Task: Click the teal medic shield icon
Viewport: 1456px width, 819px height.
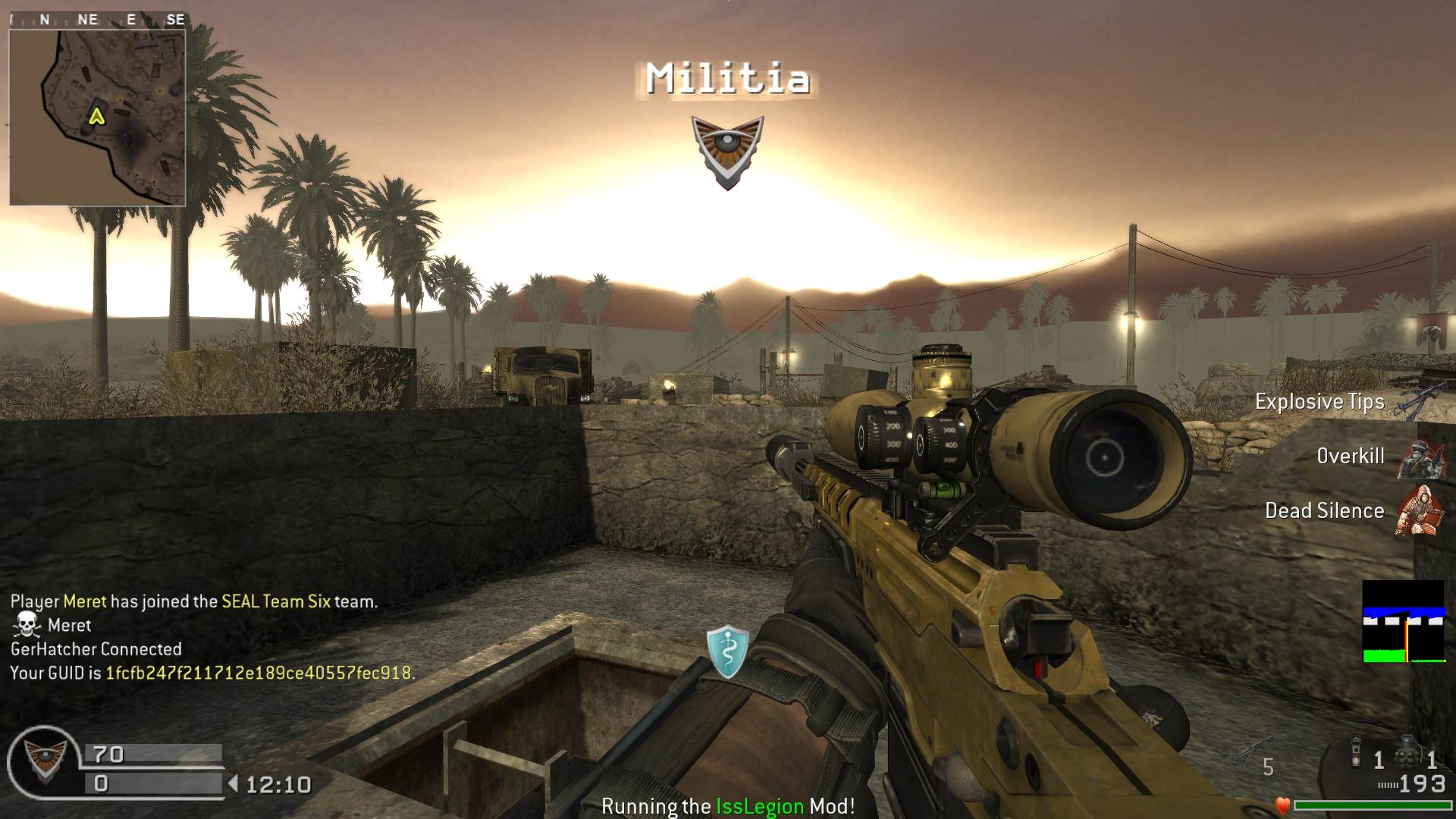Action: 727,651
